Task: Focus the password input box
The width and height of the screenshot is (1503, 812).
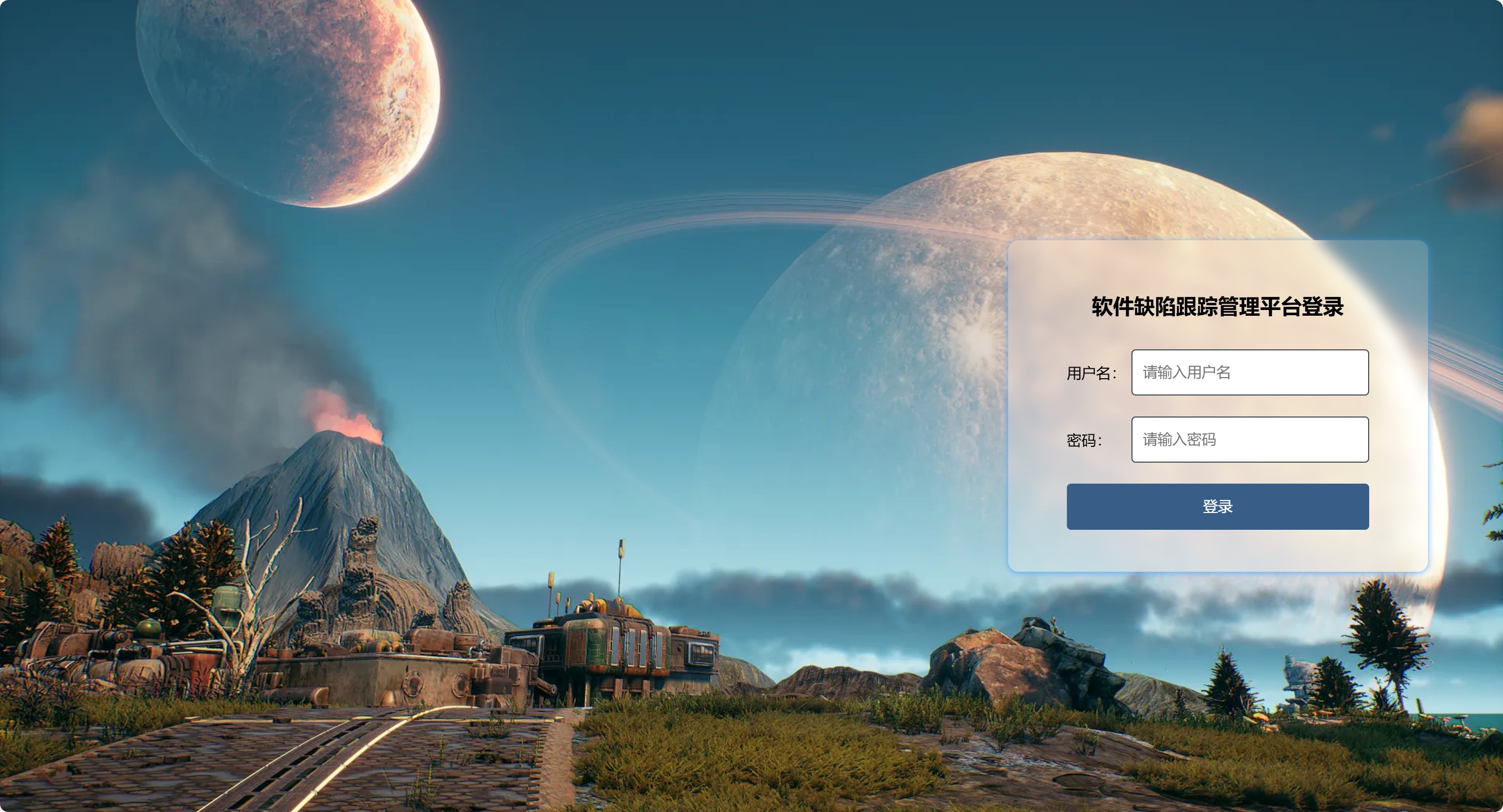Action: pos(1249,439)
